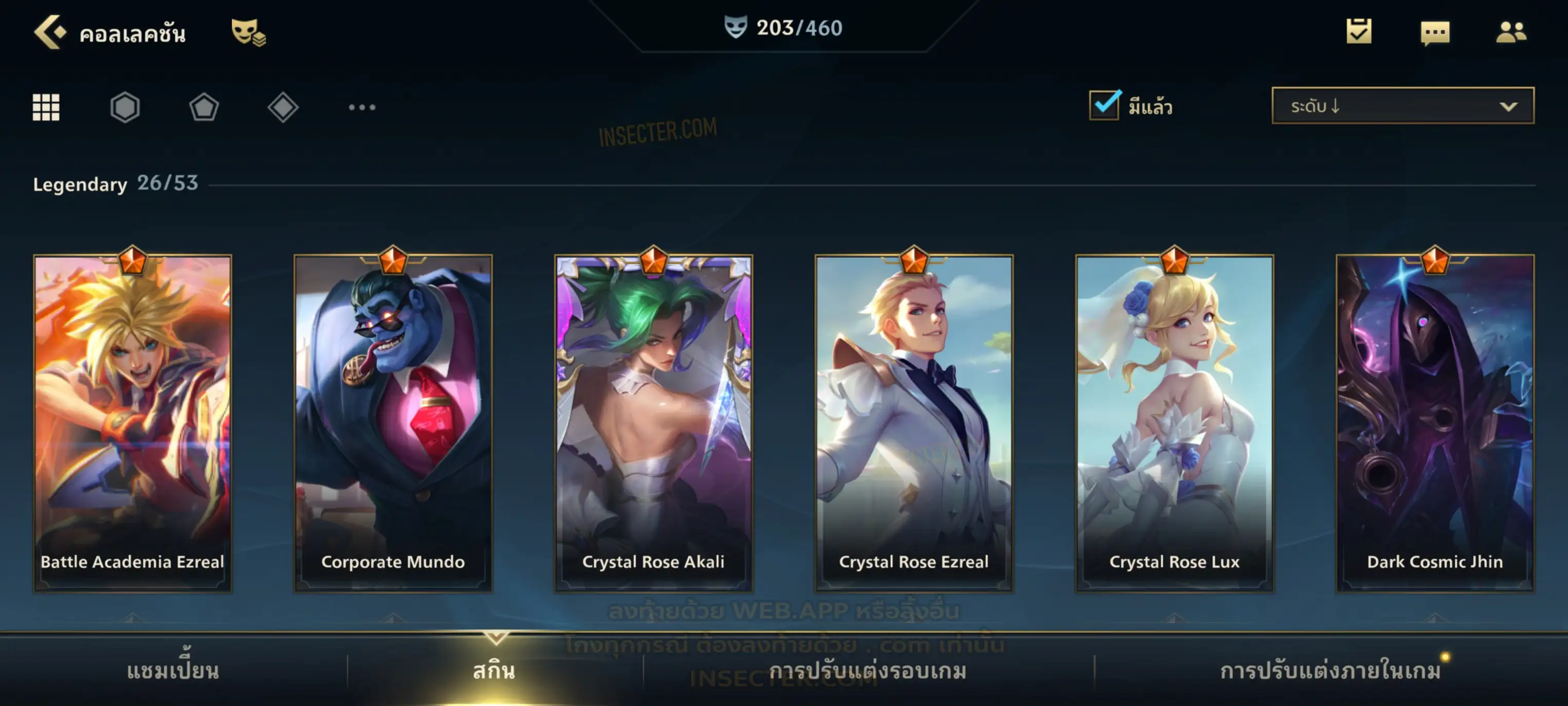
Task: Switch to the แชมเปี้ยน champions tab
Action: 173,671
